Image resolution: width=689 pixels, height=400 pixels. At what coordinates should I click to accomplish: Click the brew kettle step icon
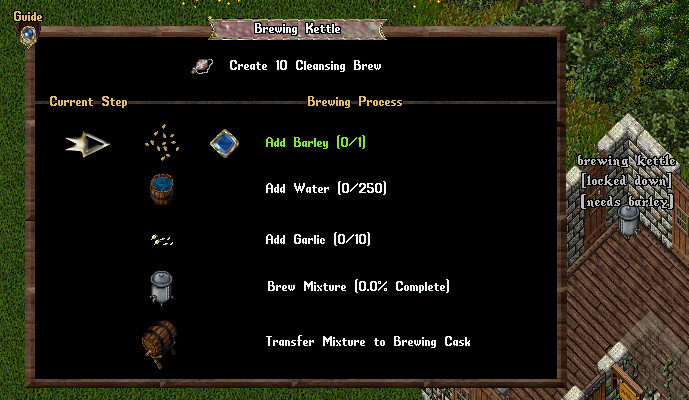tap(160, 287)
